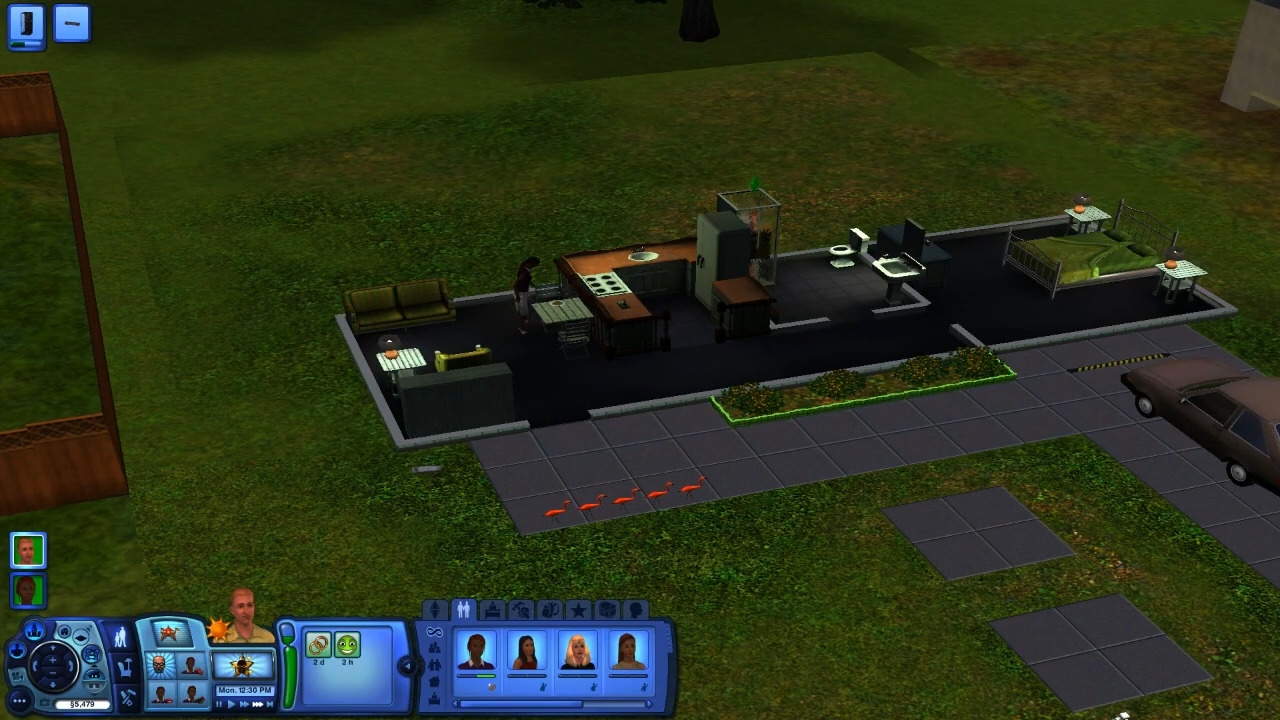Select ultra speed playback
Screen dimensions: 1280x720
pyautogui.click(x=258, y=704)
